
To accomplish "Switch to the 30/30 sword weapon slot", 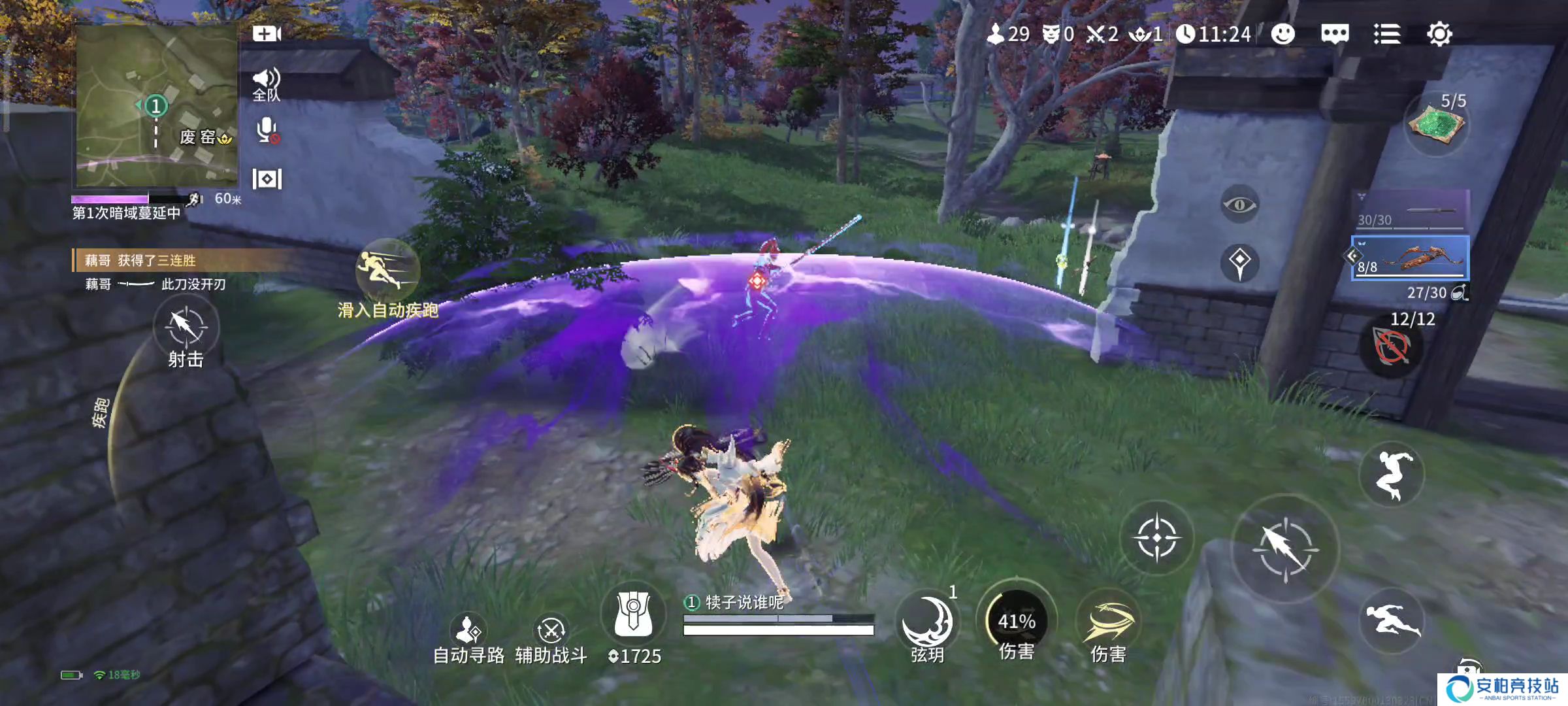I will point(1411,210).
